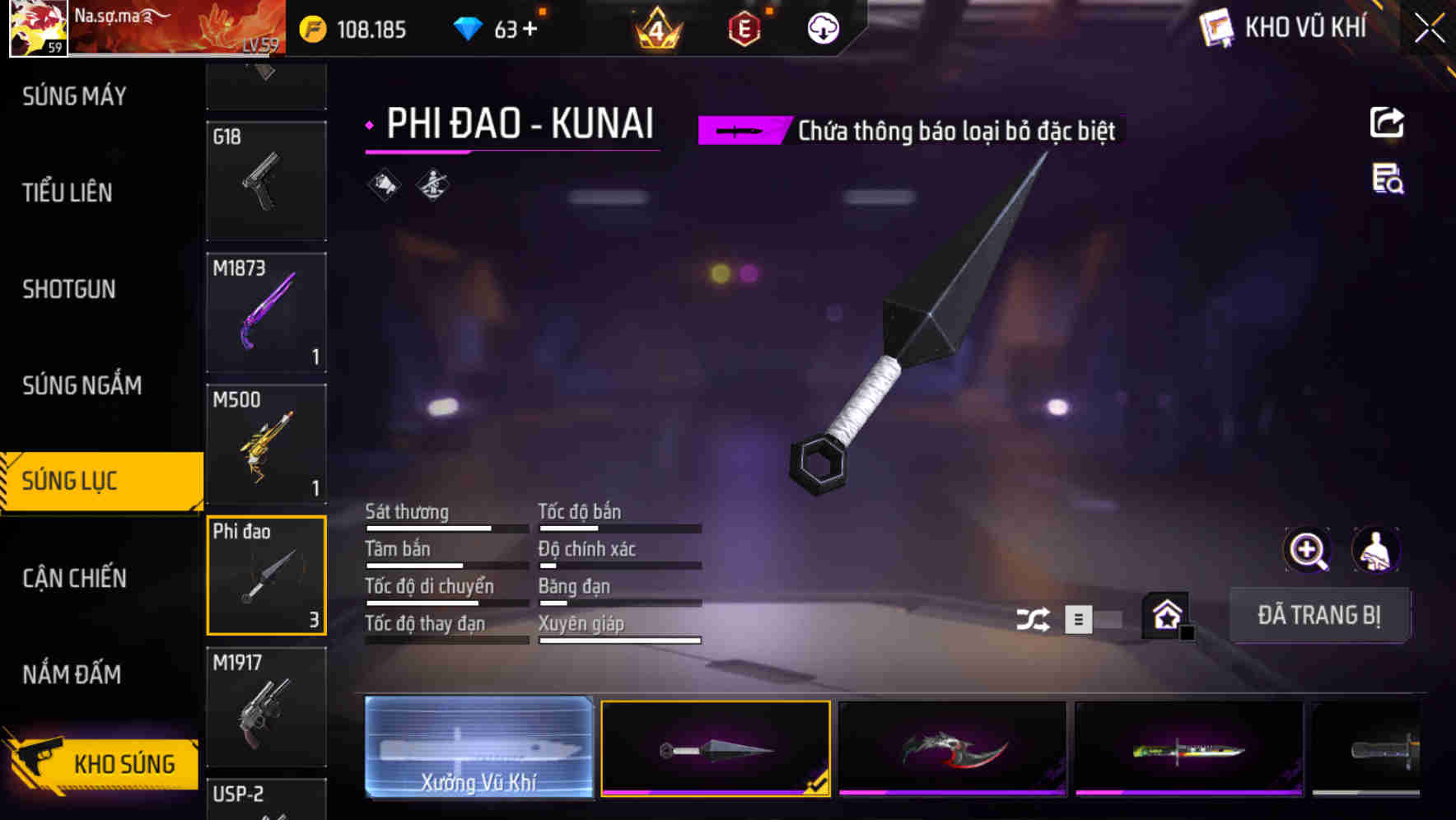Viewport: 1456px width, 820px height.
Task: Open the TIỂU LIÊN weapon tab
Action: click(68, 193)
